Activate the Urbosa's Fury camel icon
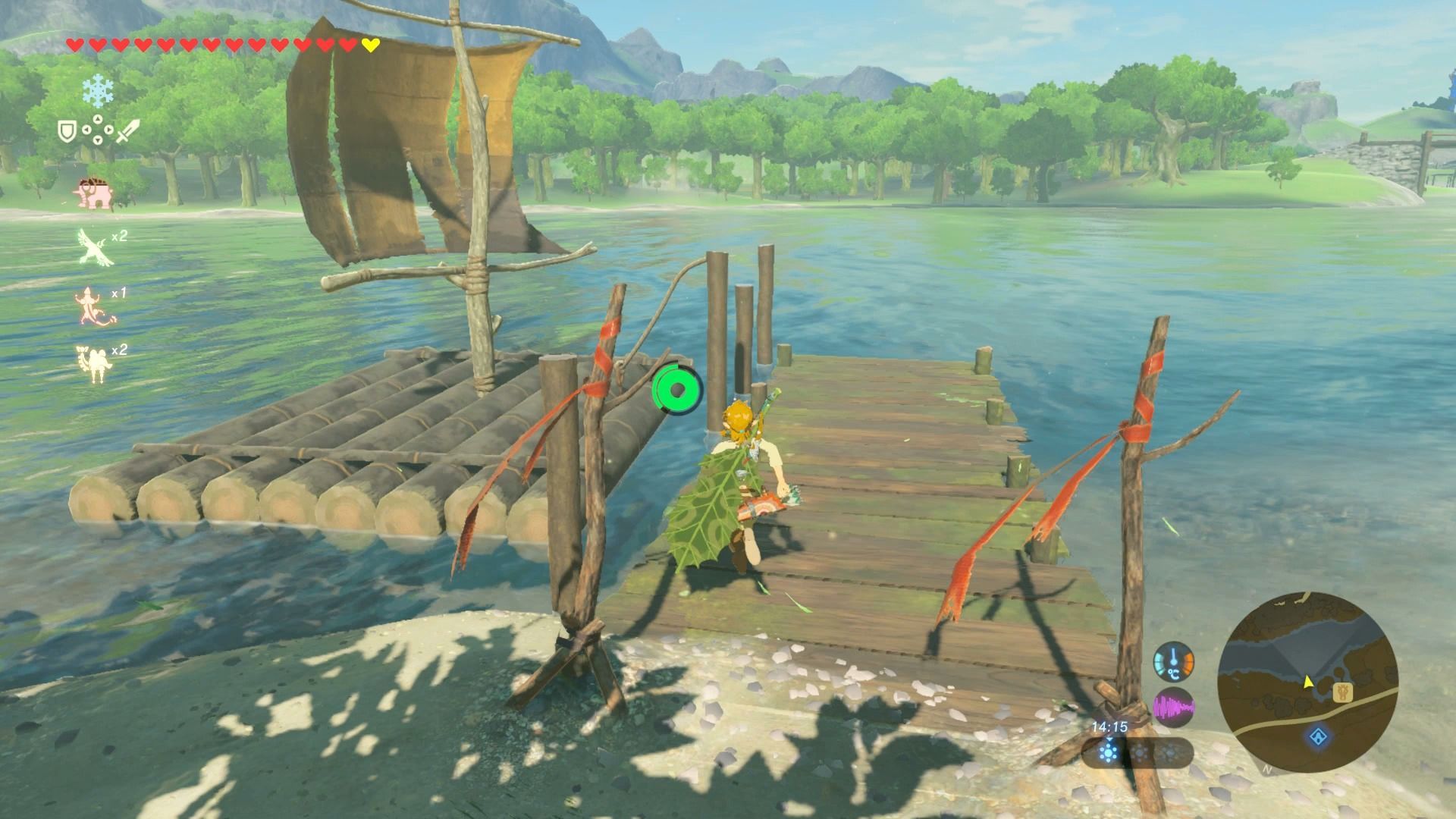The height and width of the screenshot is (819, 1456). (94, 362)
